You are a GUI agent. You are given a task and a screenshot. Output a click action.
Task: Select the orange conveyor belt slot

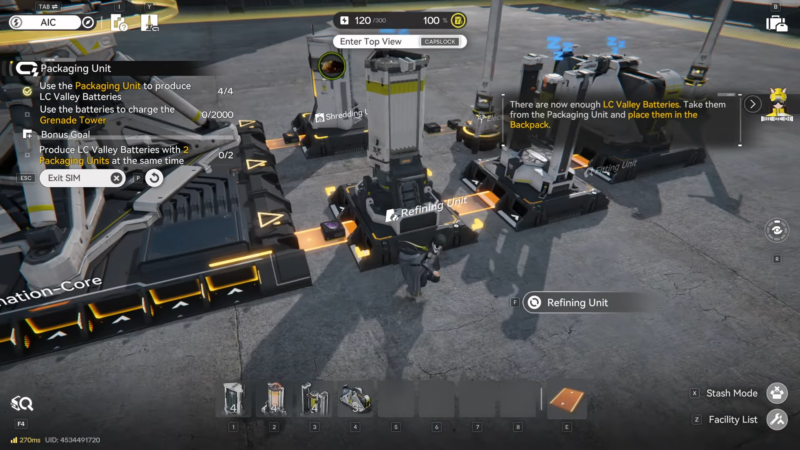(x=567, y=399)
